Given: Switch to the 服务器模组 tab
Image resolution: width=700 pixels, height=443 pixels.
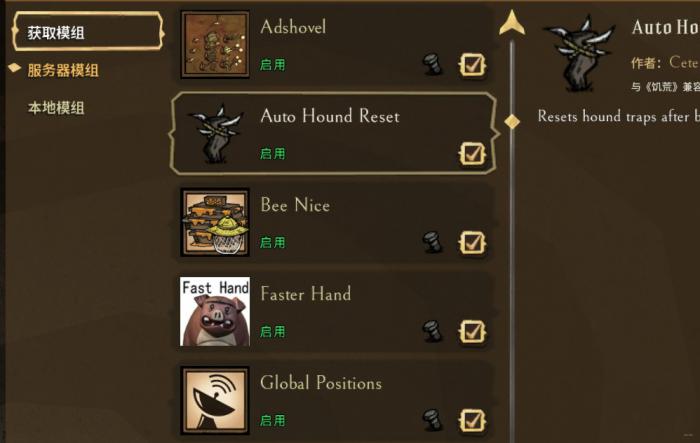Looking at the screenshot, I should (x=62, y=70).
